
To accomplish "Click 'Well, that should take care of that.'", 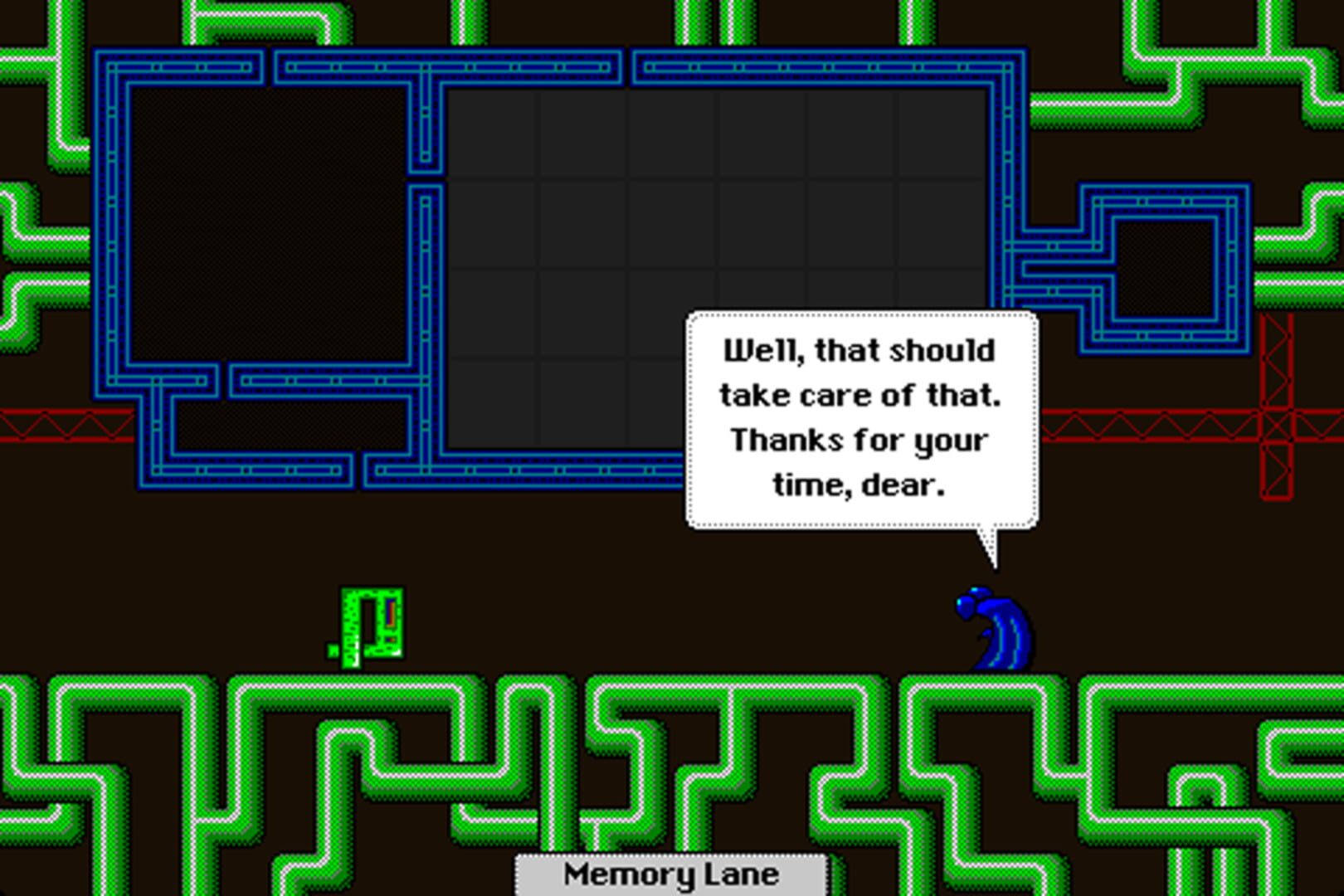I will pyautogui.click(x=861, y=373).
